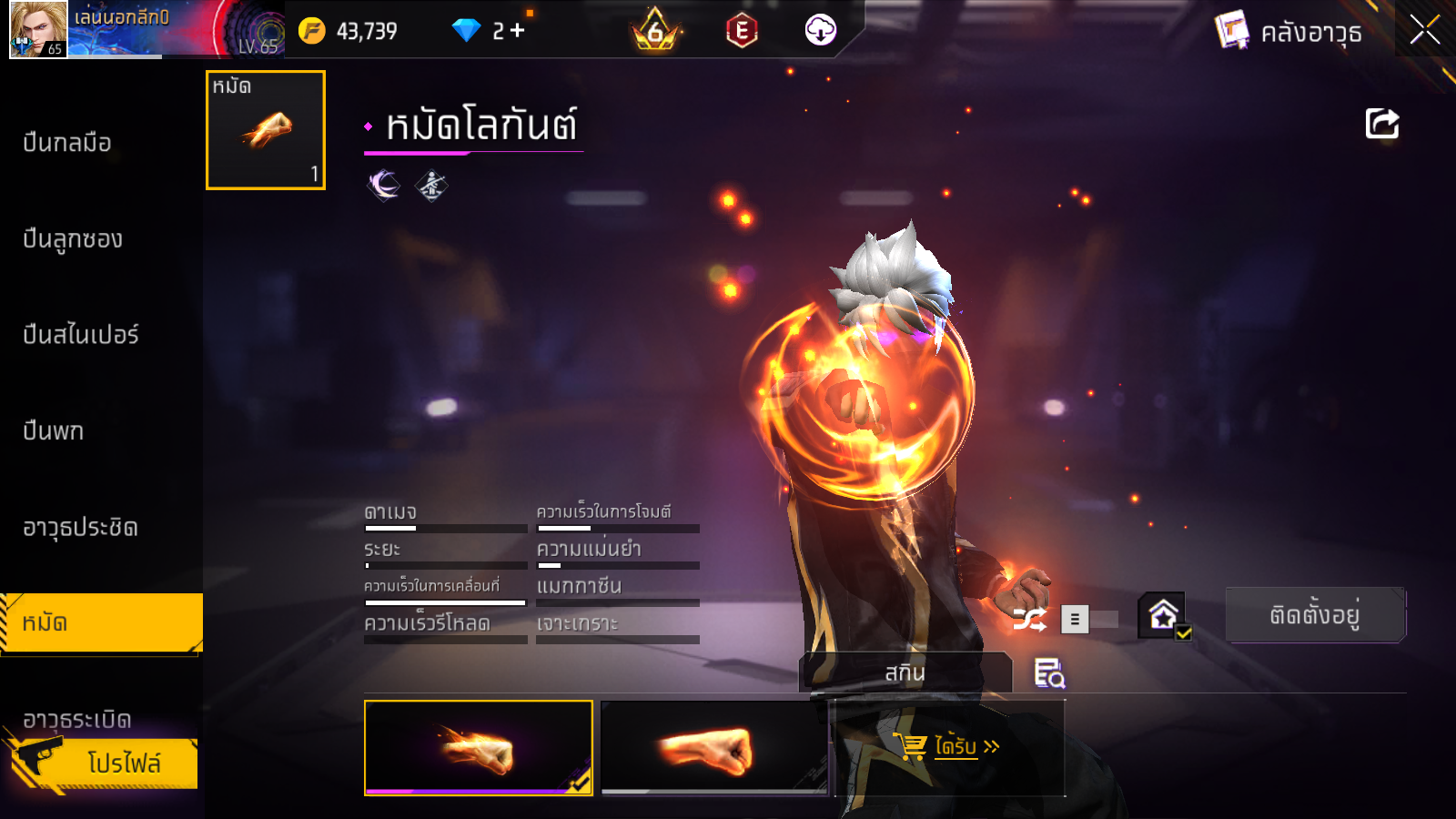Choose the default bare fist skin
The width and height of the screenshot is (1456, 819).
pos(715,748)
